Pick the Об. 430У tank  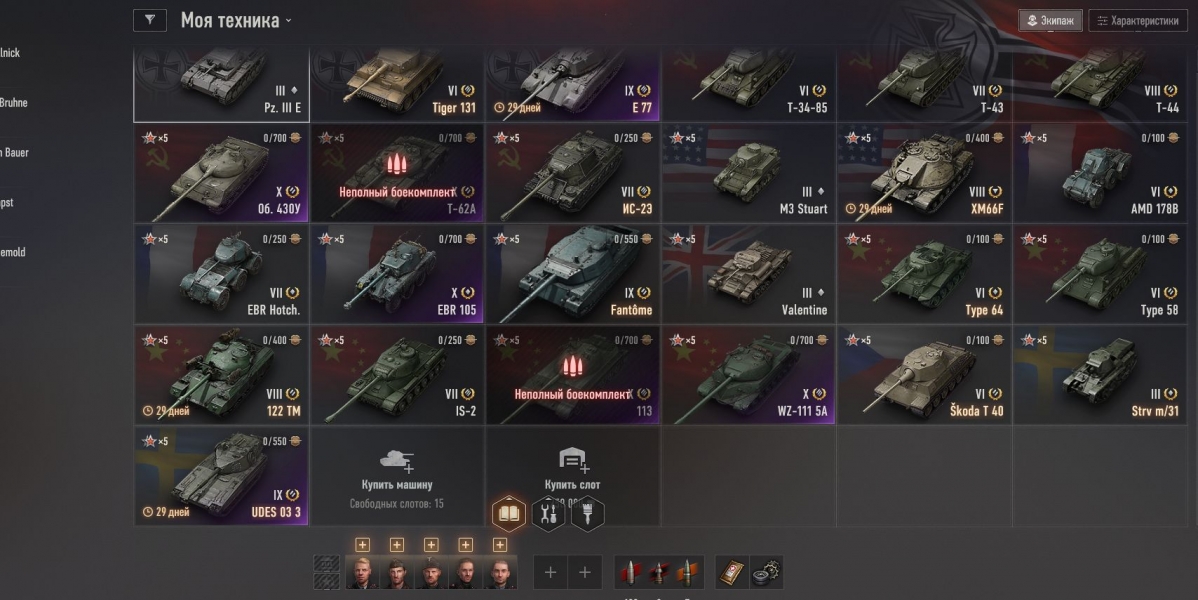pyautogui.click(x=221, y=174)
